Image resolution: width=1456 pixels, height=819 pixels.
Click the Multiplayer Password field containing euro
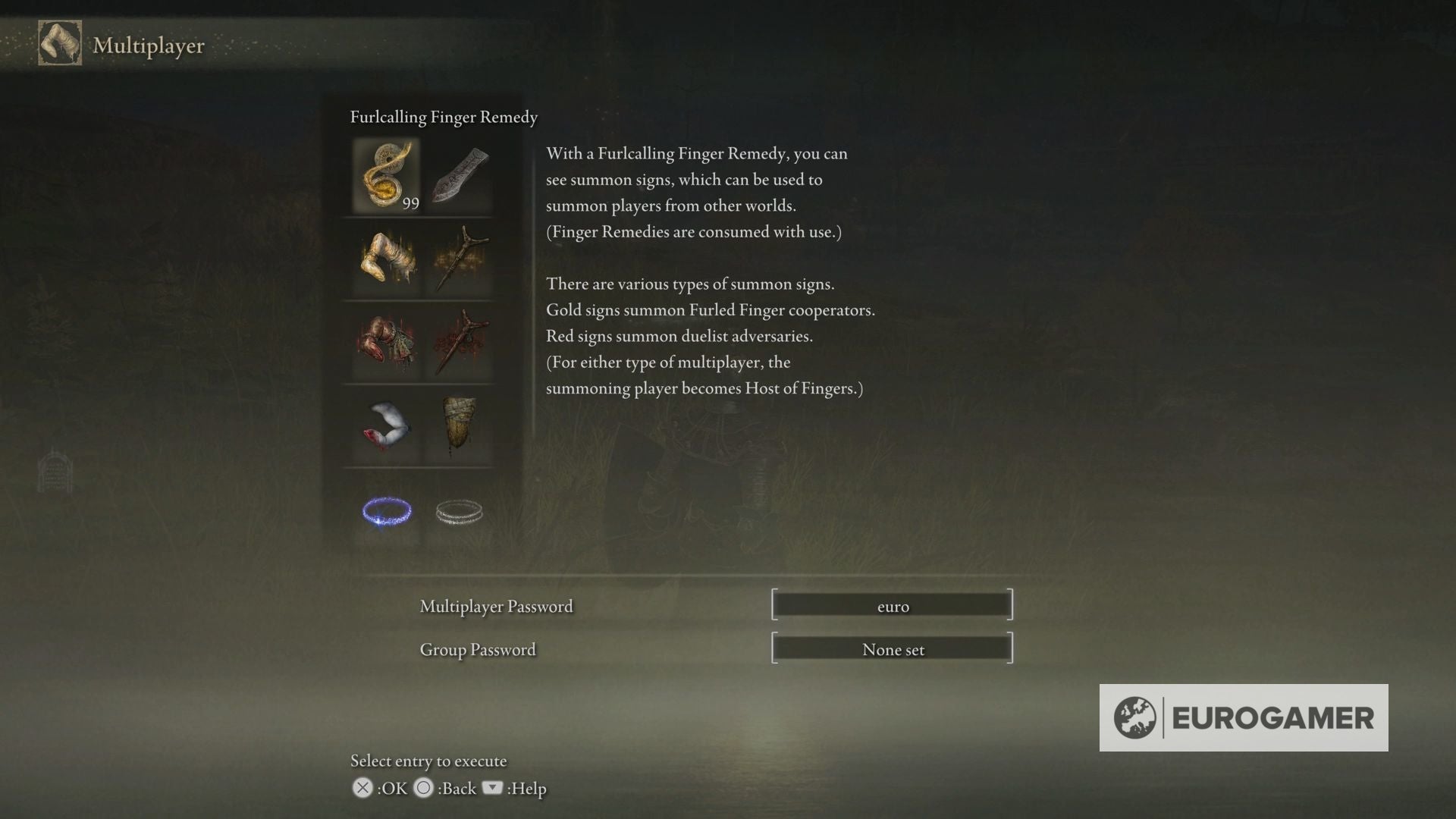pyautogui.click(x=893, y=605)
